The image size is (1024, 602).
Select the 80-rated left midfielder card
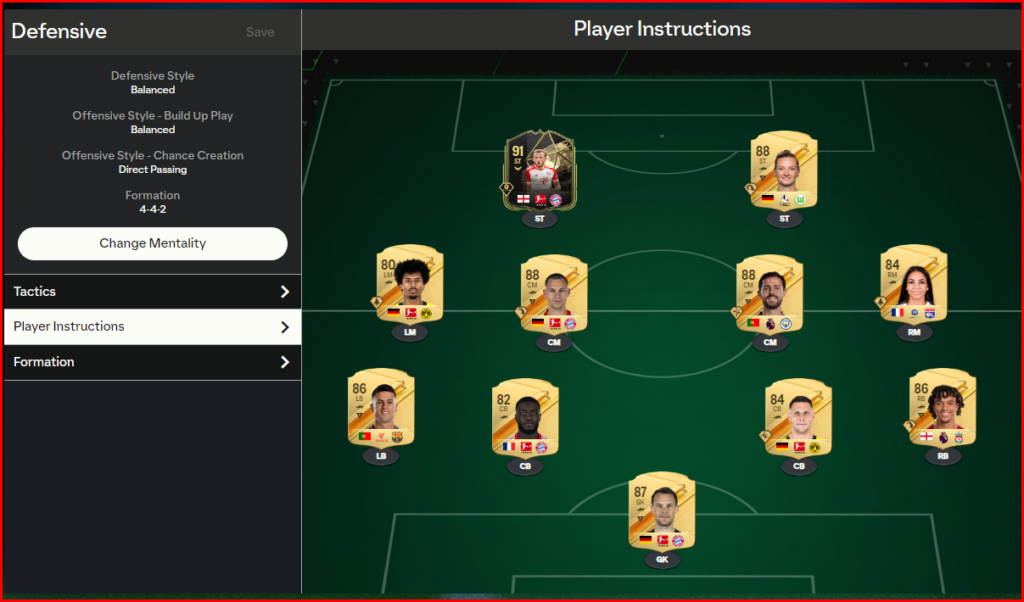(411, 285)
